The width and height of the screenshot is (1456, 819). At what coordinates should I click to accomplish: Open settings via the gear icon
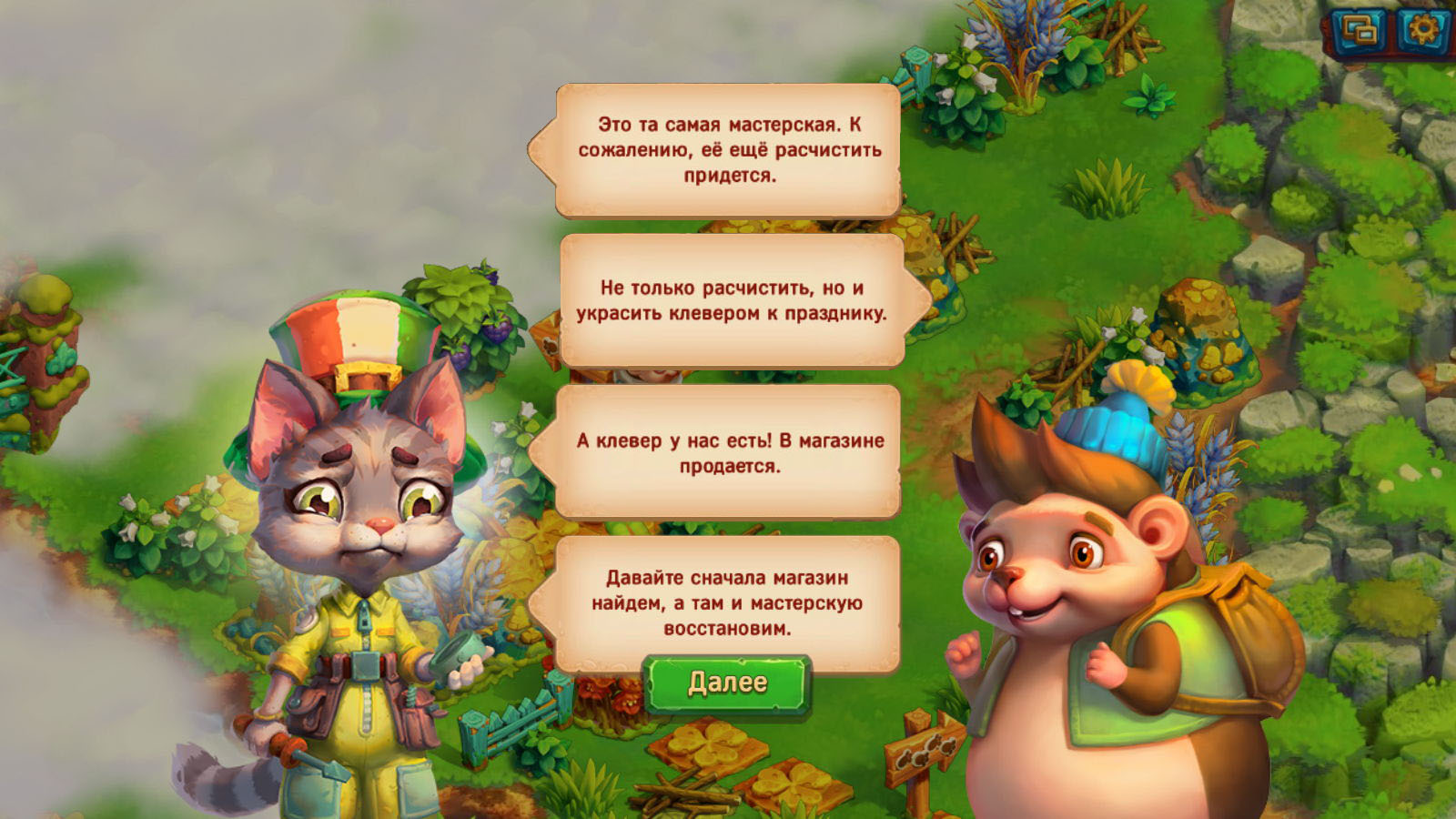1422,30
